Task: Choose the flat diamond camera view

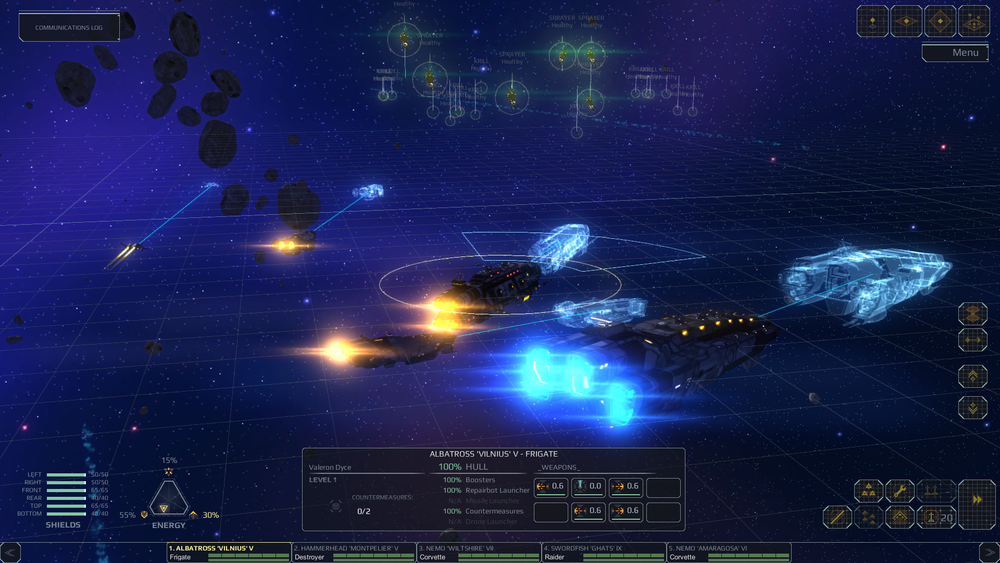Action: pyautogui.click(x=906, y=20)
